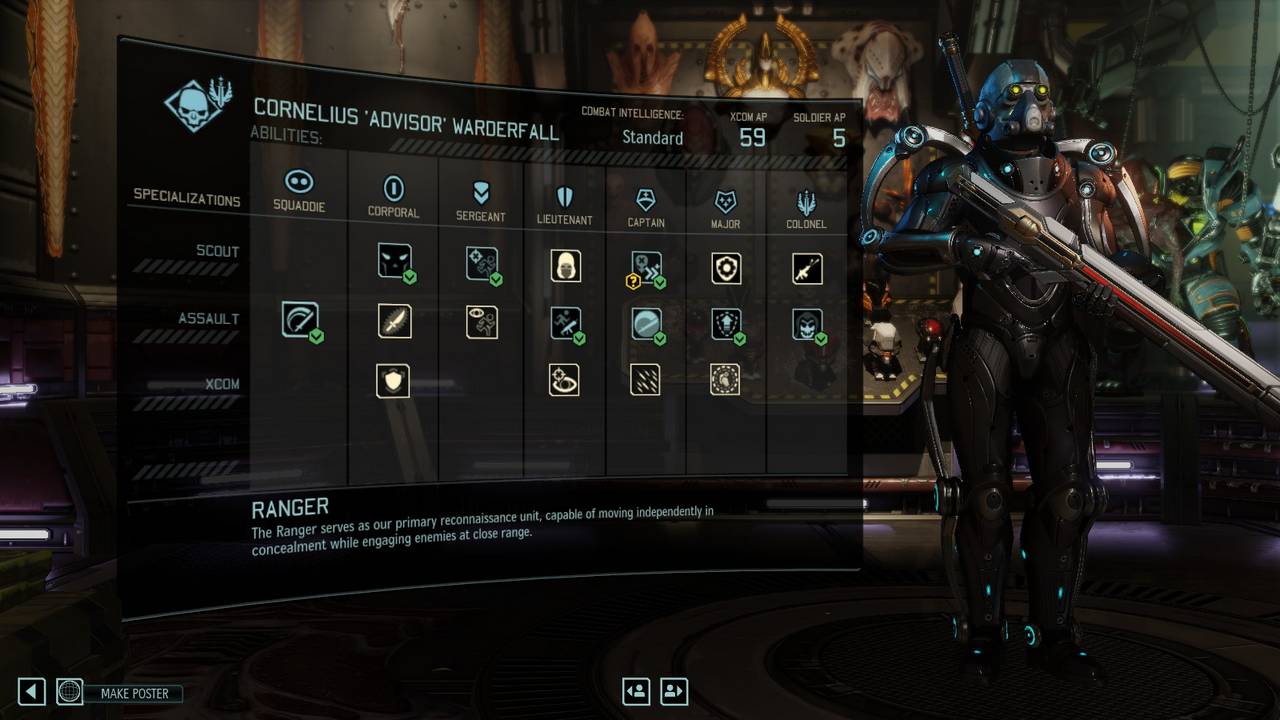
Task: Select the Lieutenant running-with-gun ability
Action: (x=566, y=323)
